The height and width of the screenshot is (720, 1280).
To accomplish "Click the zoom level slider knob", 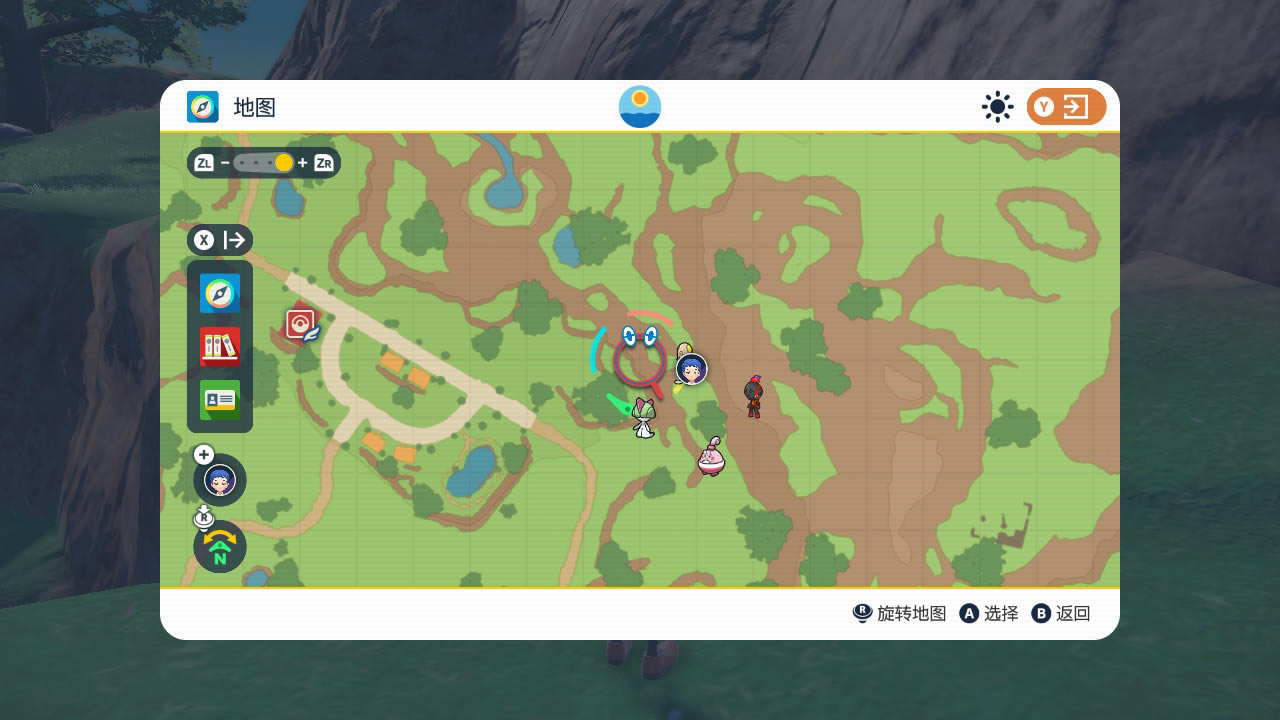I will tap(284, 162).
